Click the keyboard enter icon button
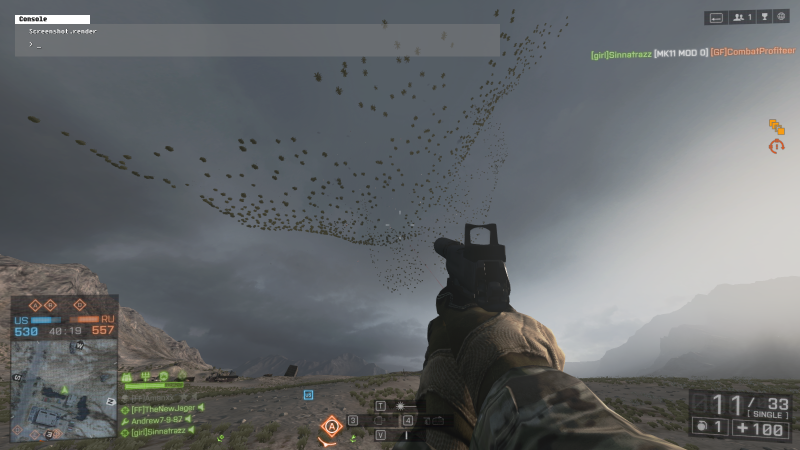800x450 pixels. (716, 17)
